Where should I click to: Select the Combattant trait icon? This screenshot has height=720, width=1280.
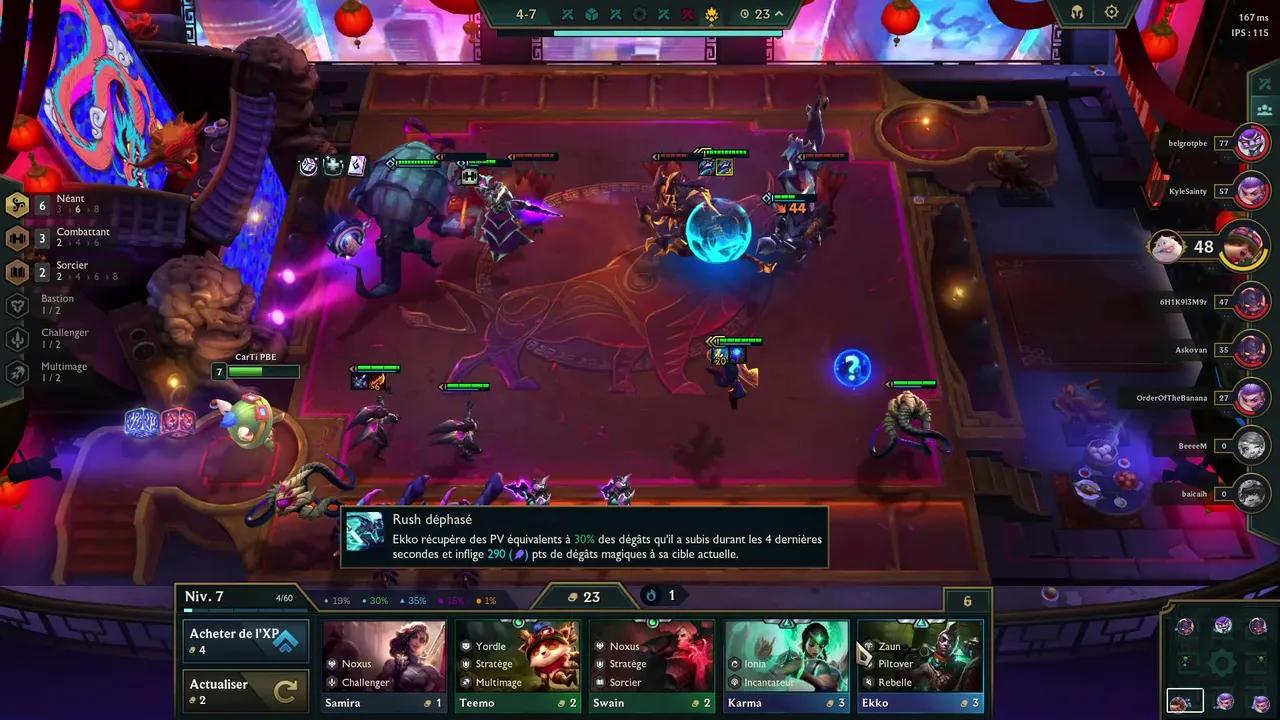pyautogui.click(x=17, y=238)
